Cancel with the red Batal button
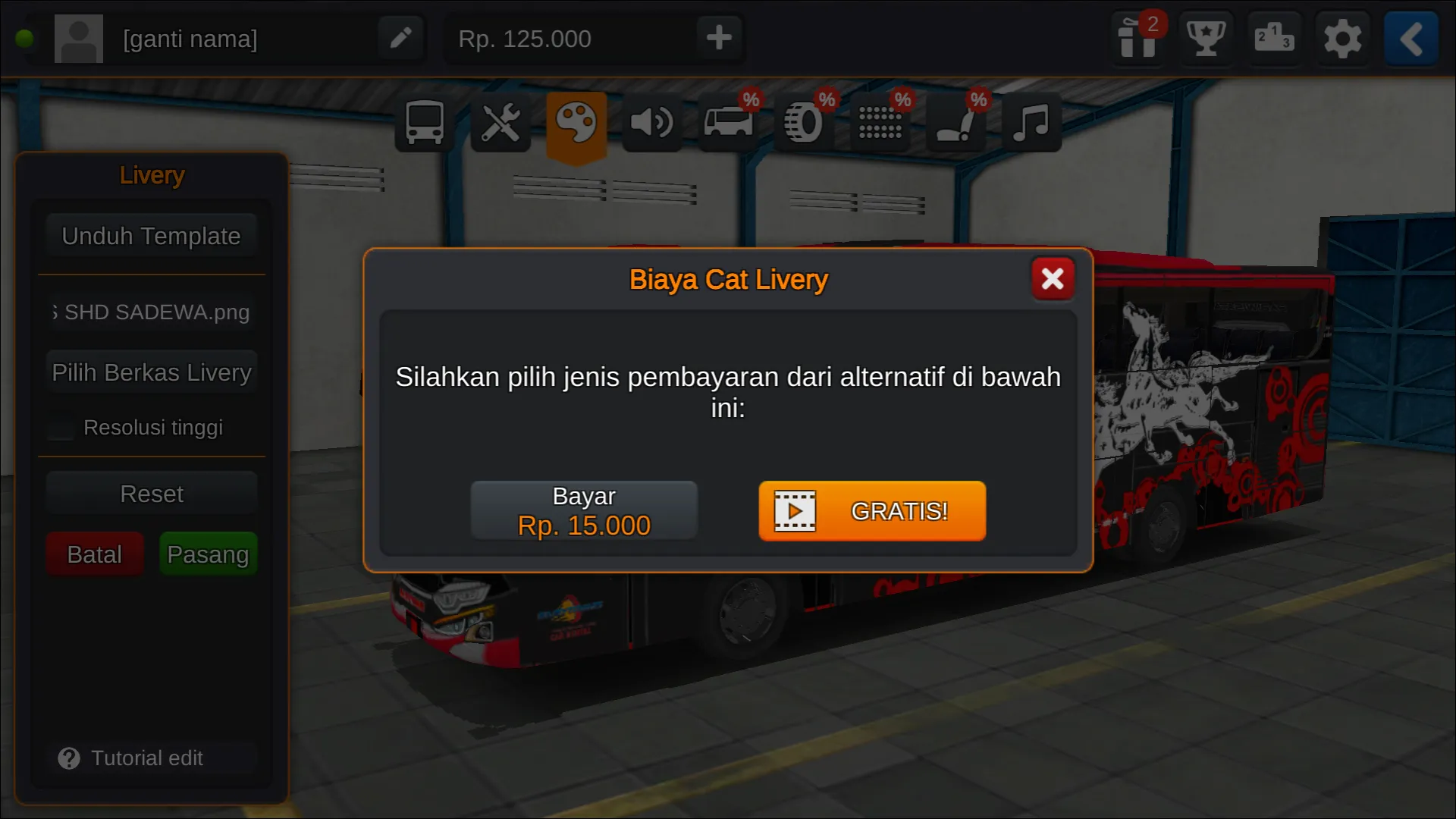The width and height of the screenshot is (1456, 819). coord(94,554)
